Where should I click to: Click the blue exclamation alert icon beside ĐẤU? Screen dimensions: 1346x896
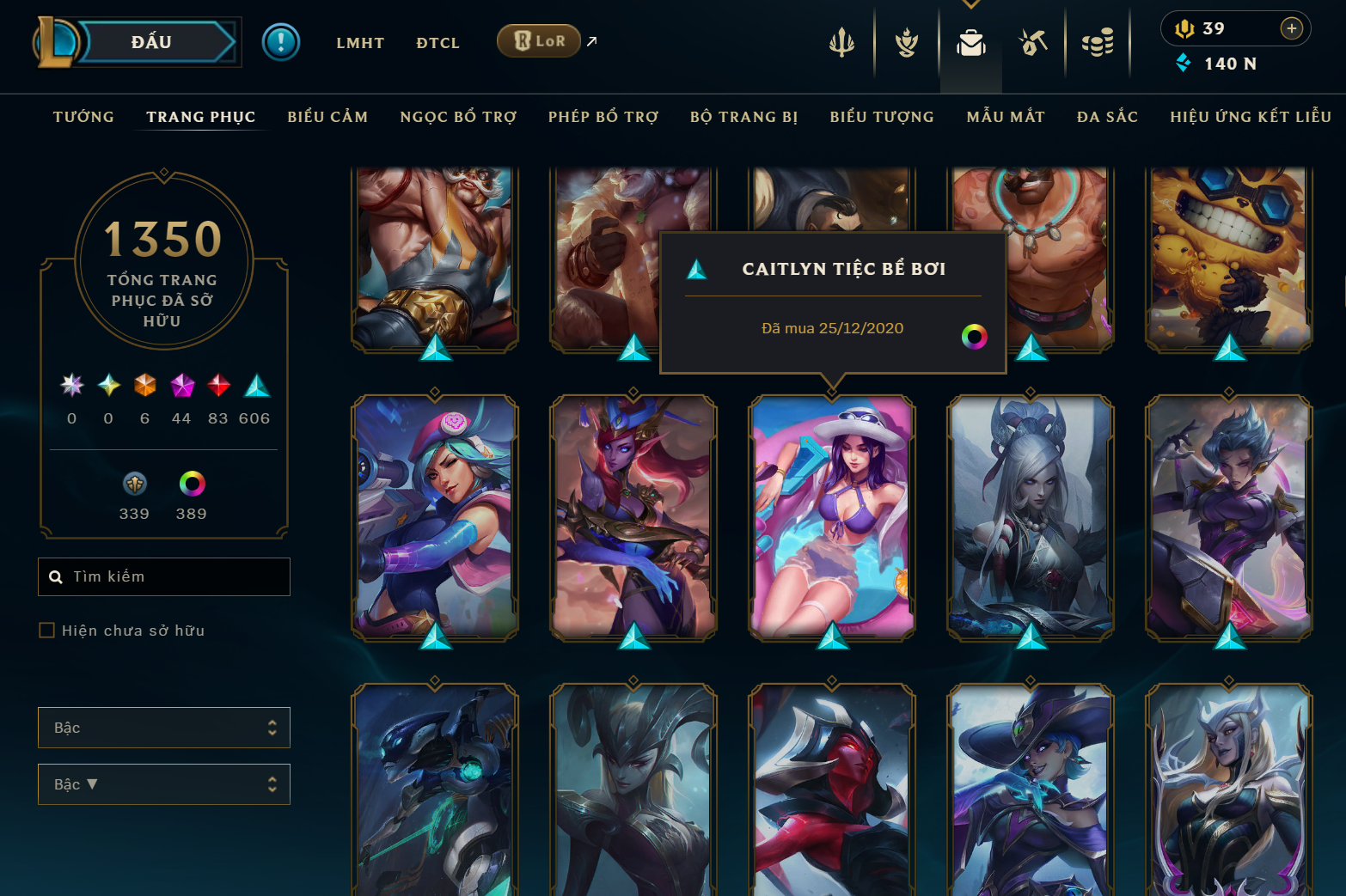pos(281,40)
